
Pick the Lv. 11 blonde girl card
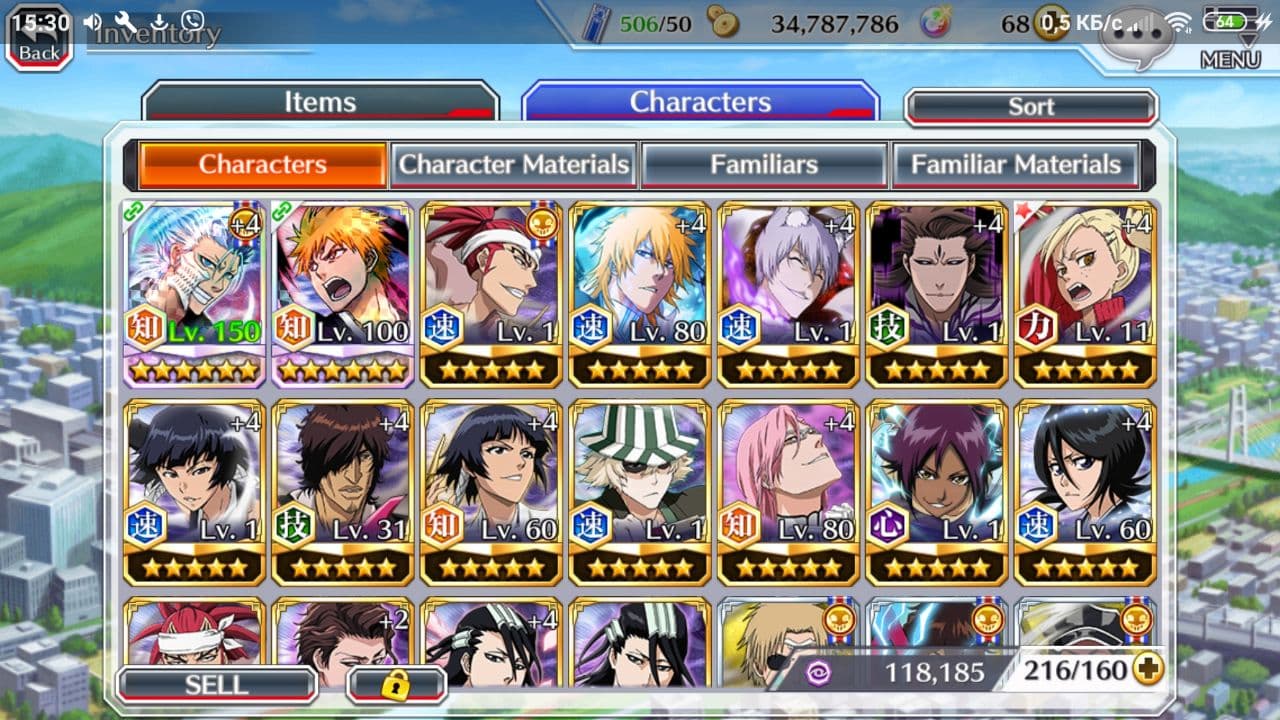click(x=1086, y=293)
